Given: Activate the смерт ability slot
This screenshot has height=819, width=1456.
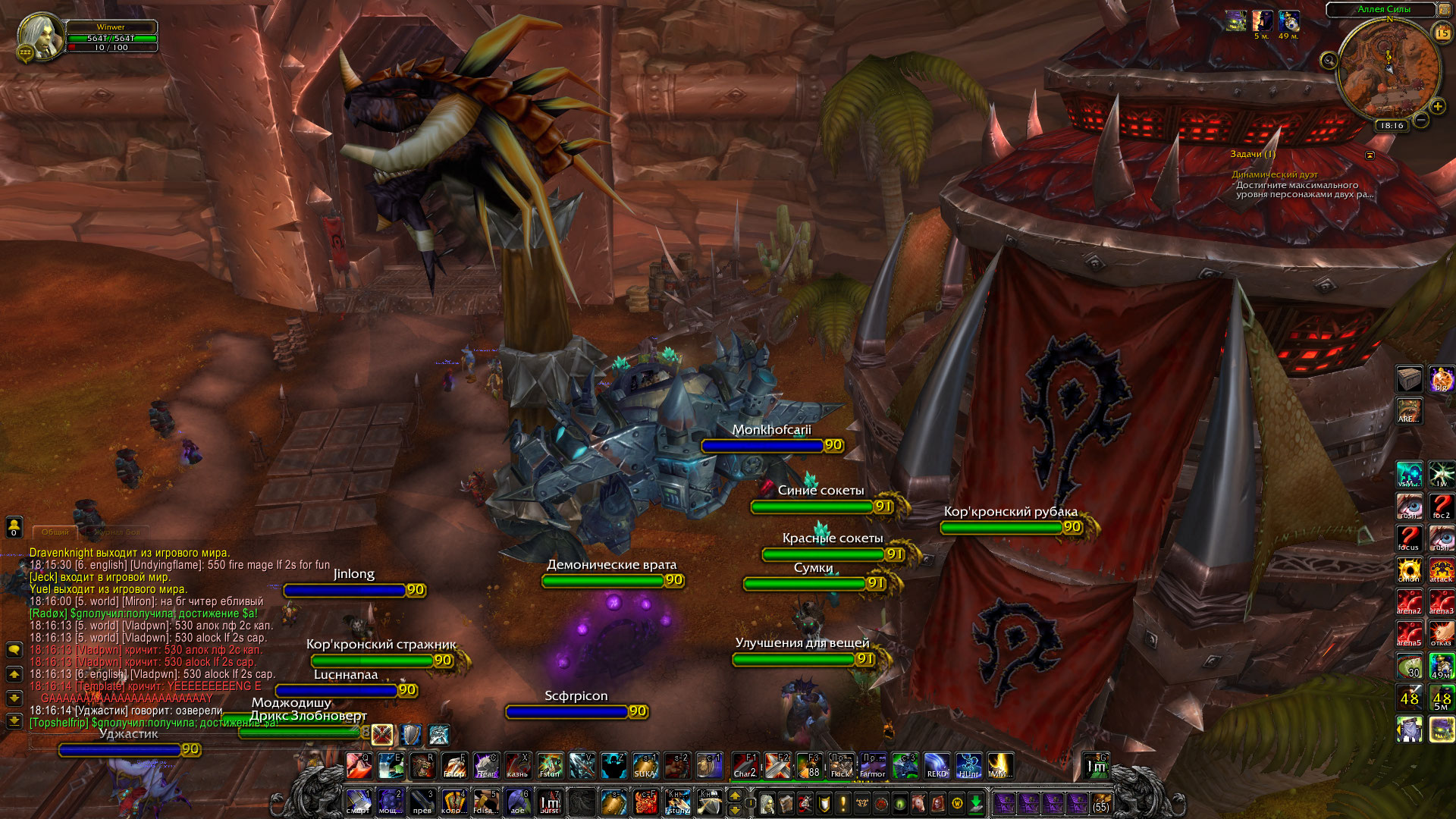Looking at the screenshot, I should coord(359,802).
